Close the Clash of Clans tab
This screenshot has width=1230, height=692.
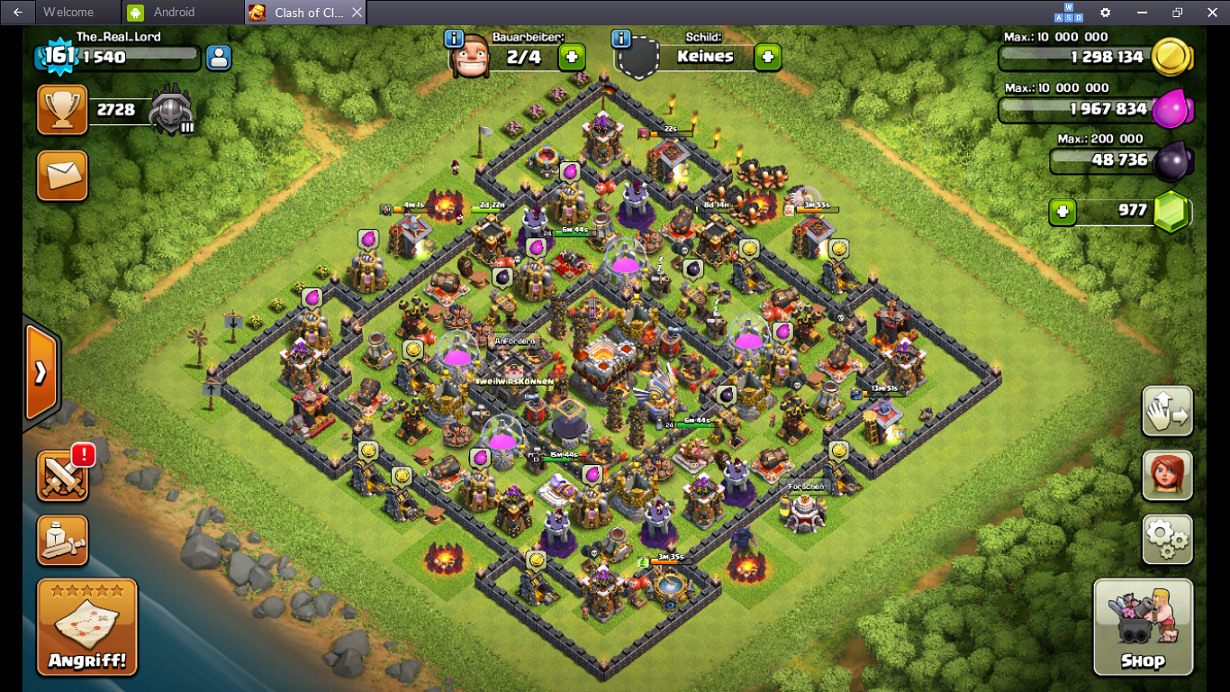coord(356,13)
